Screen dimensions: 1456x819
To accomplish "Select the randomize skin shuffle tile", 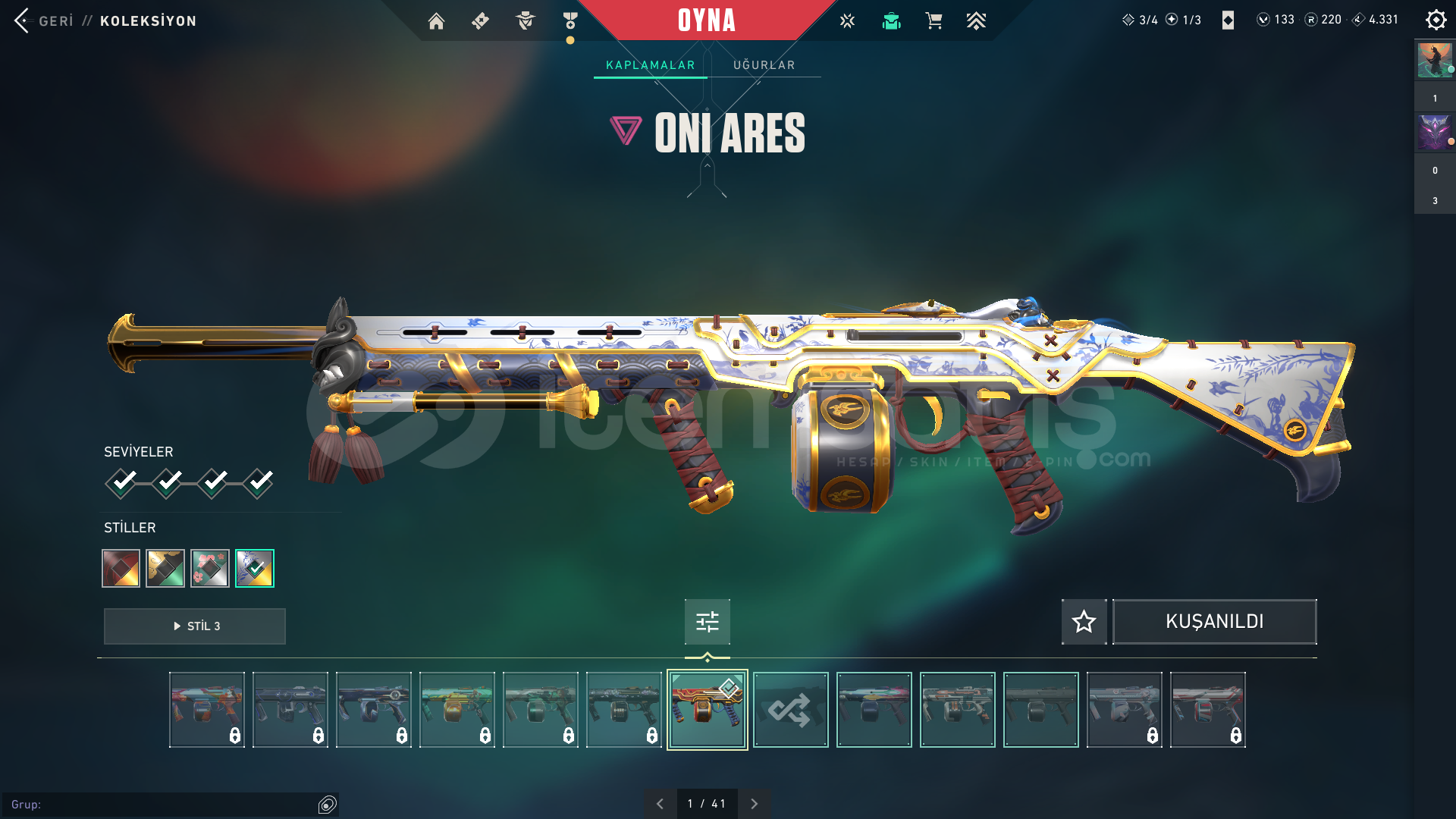I will coord(790,710).
